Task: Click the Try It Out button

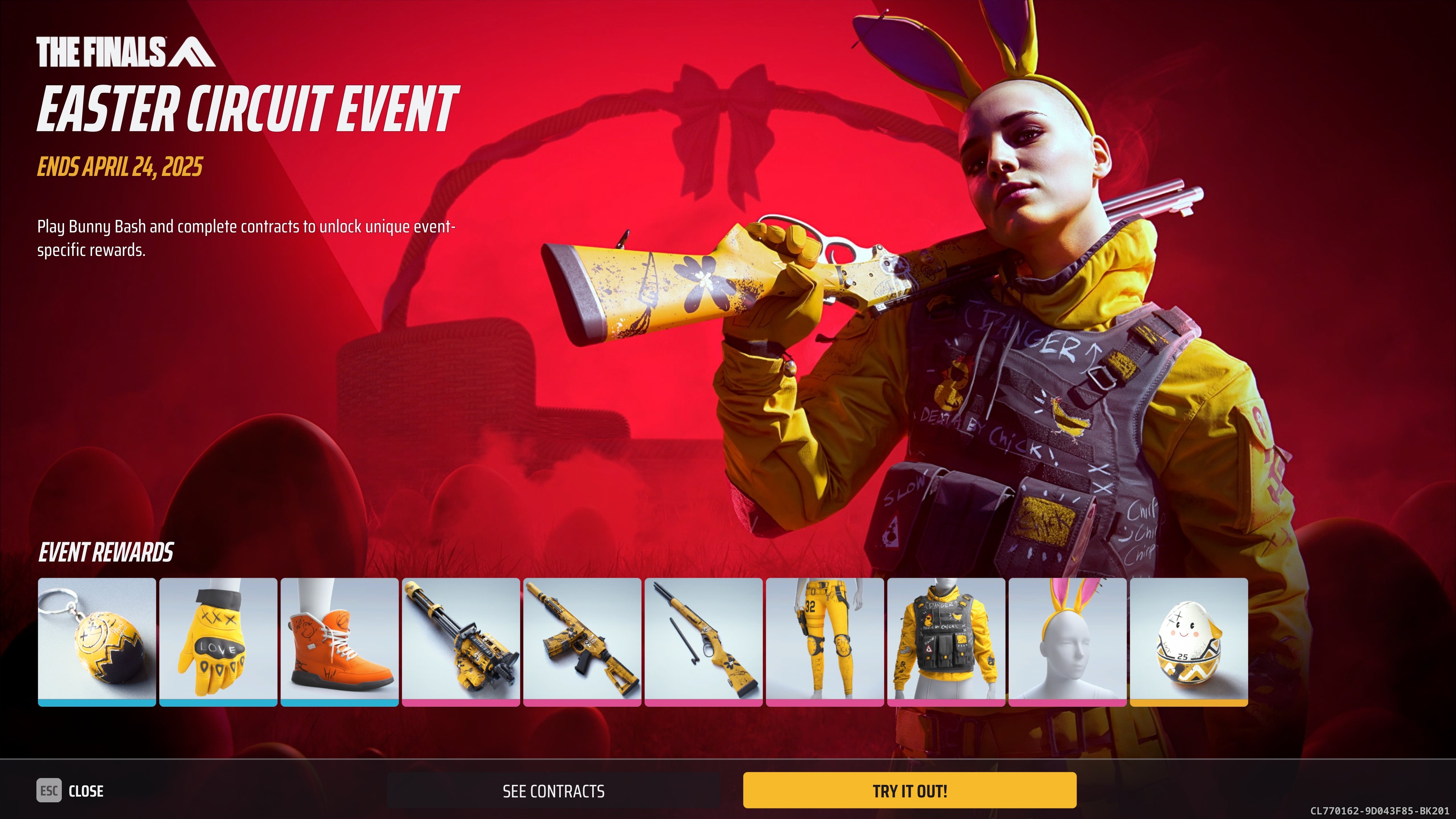Action: tap(910, 790)
